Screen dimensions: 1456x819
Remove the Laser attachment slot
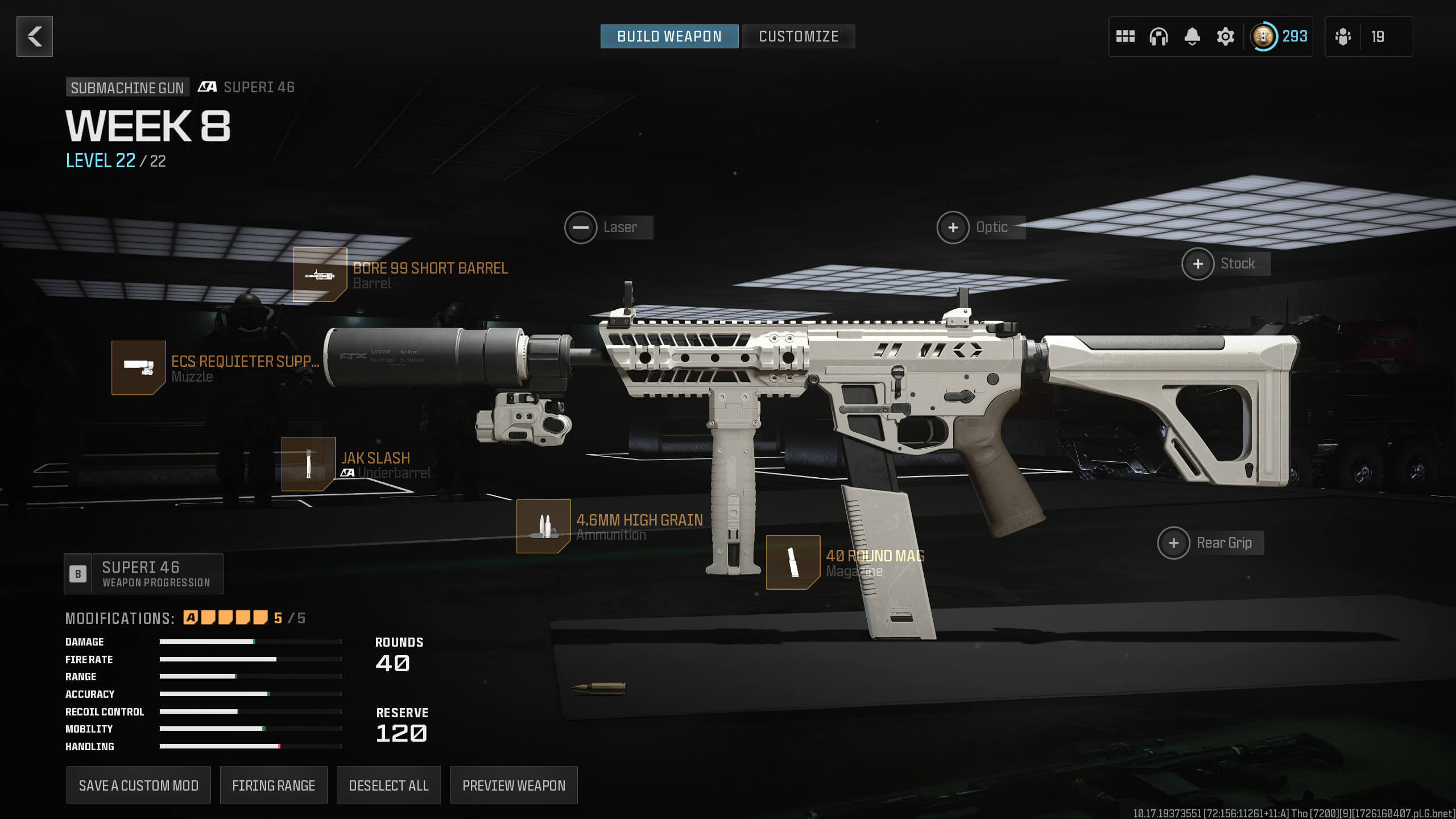coord(581,227)
